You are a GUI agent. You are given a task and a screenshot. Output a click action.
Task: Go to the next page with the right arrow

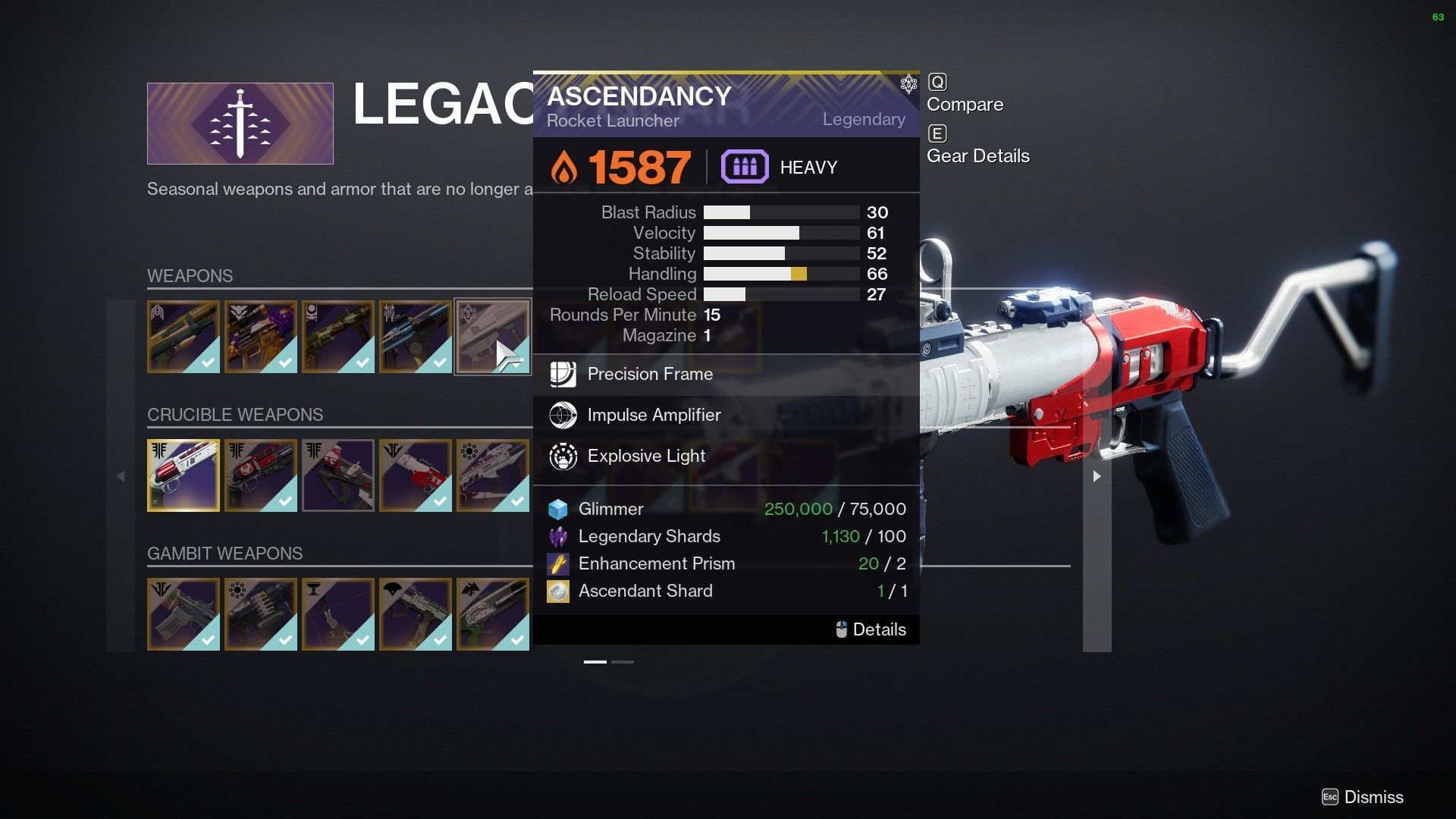click(x=1097, y=476)
